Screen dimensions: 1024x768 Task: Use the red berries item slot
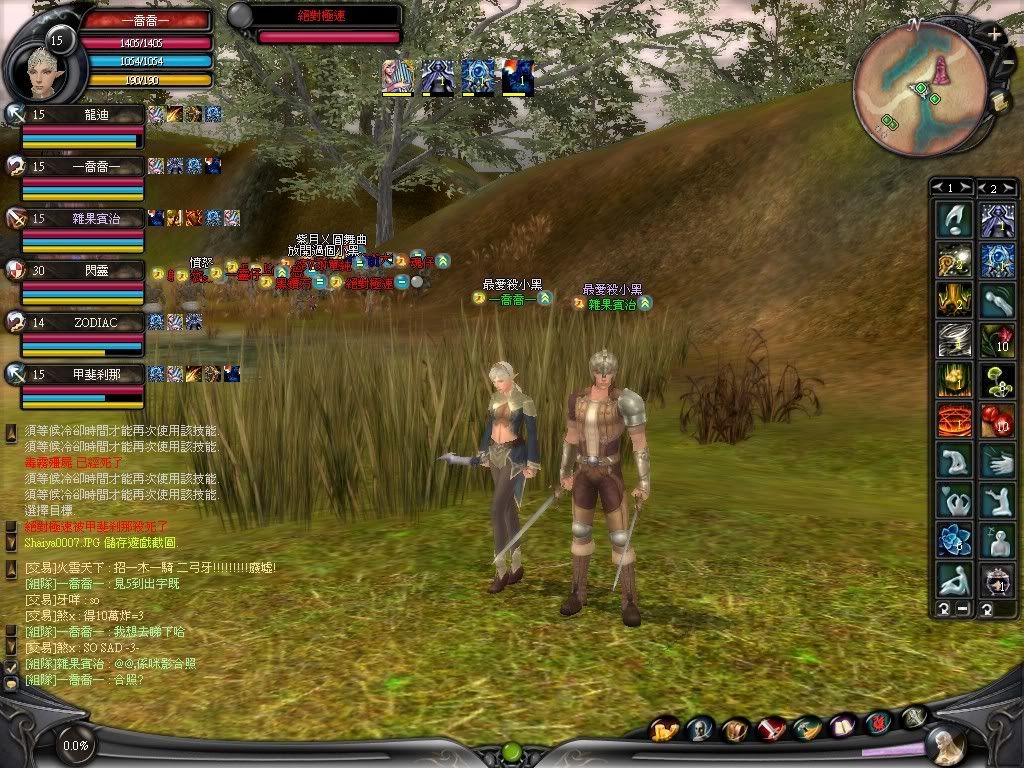click(997, 420)
